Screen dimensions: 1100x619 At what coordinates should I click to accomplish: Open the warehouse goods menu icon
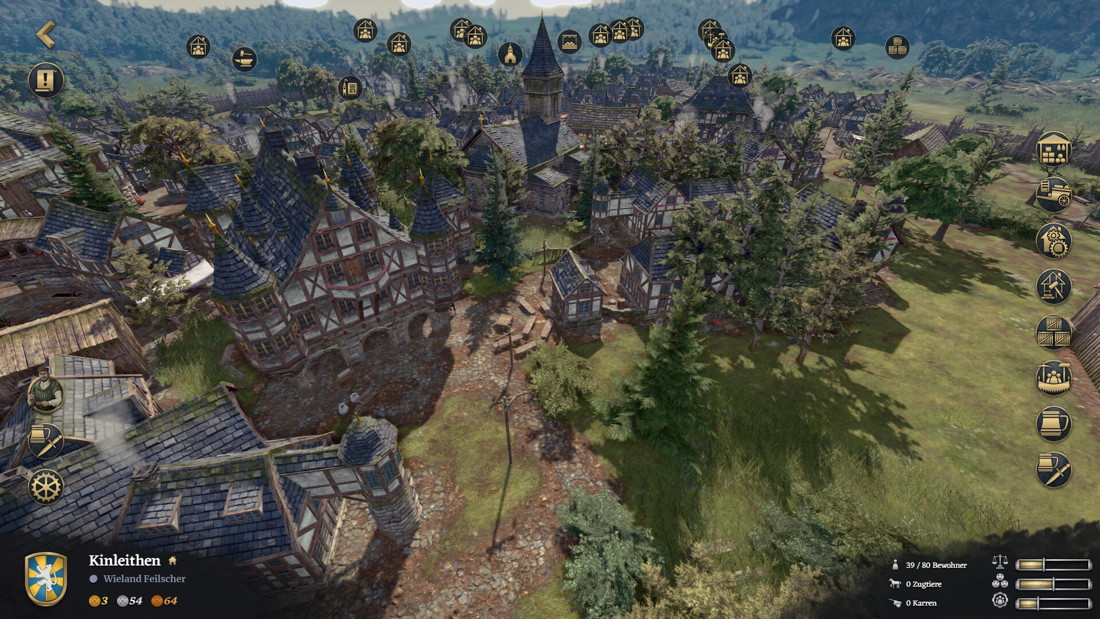[x=1053, y=149]
